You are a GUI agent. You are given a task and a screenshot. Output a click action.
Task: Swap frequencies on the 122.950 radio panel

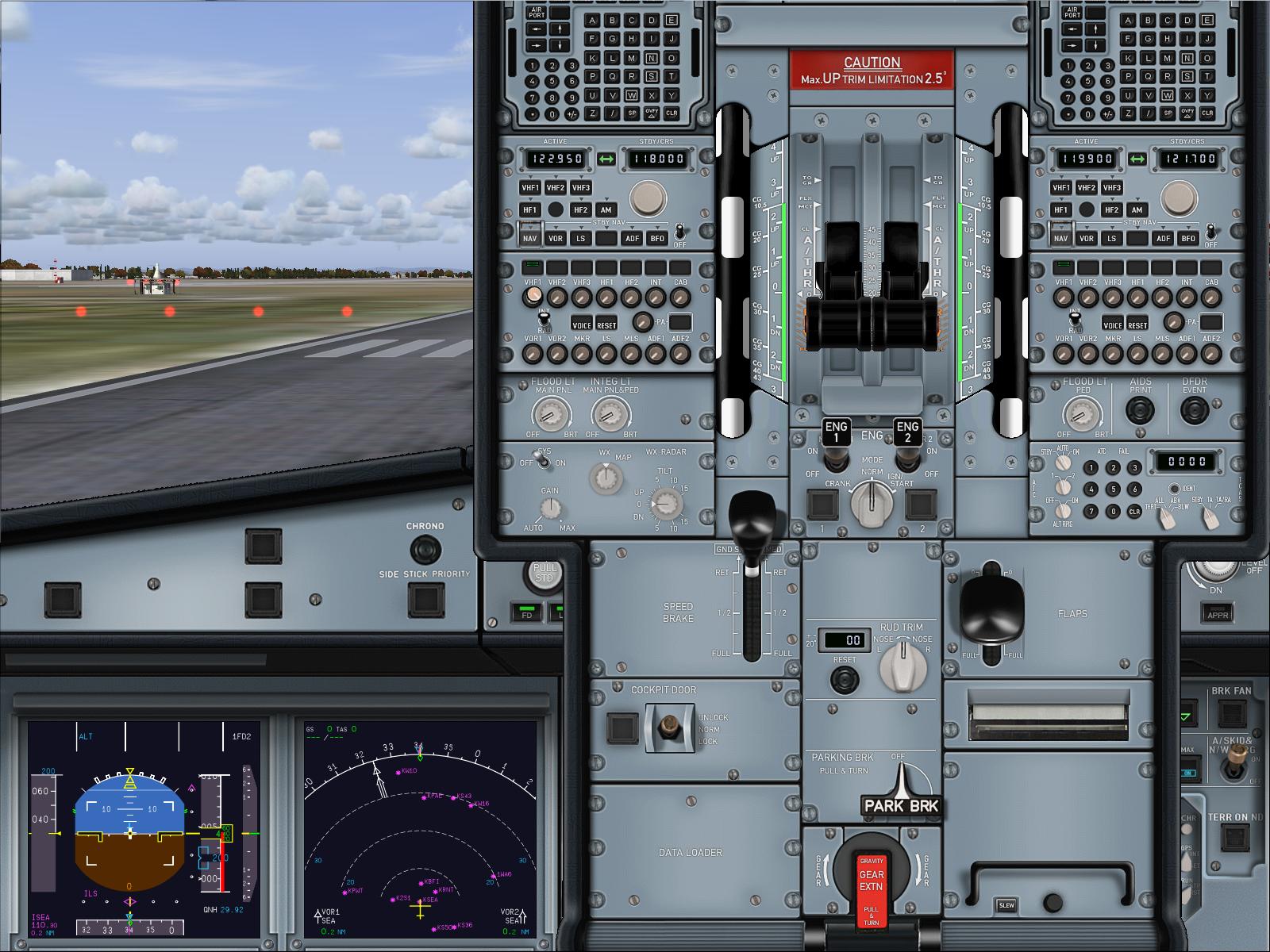click(606, 159)
